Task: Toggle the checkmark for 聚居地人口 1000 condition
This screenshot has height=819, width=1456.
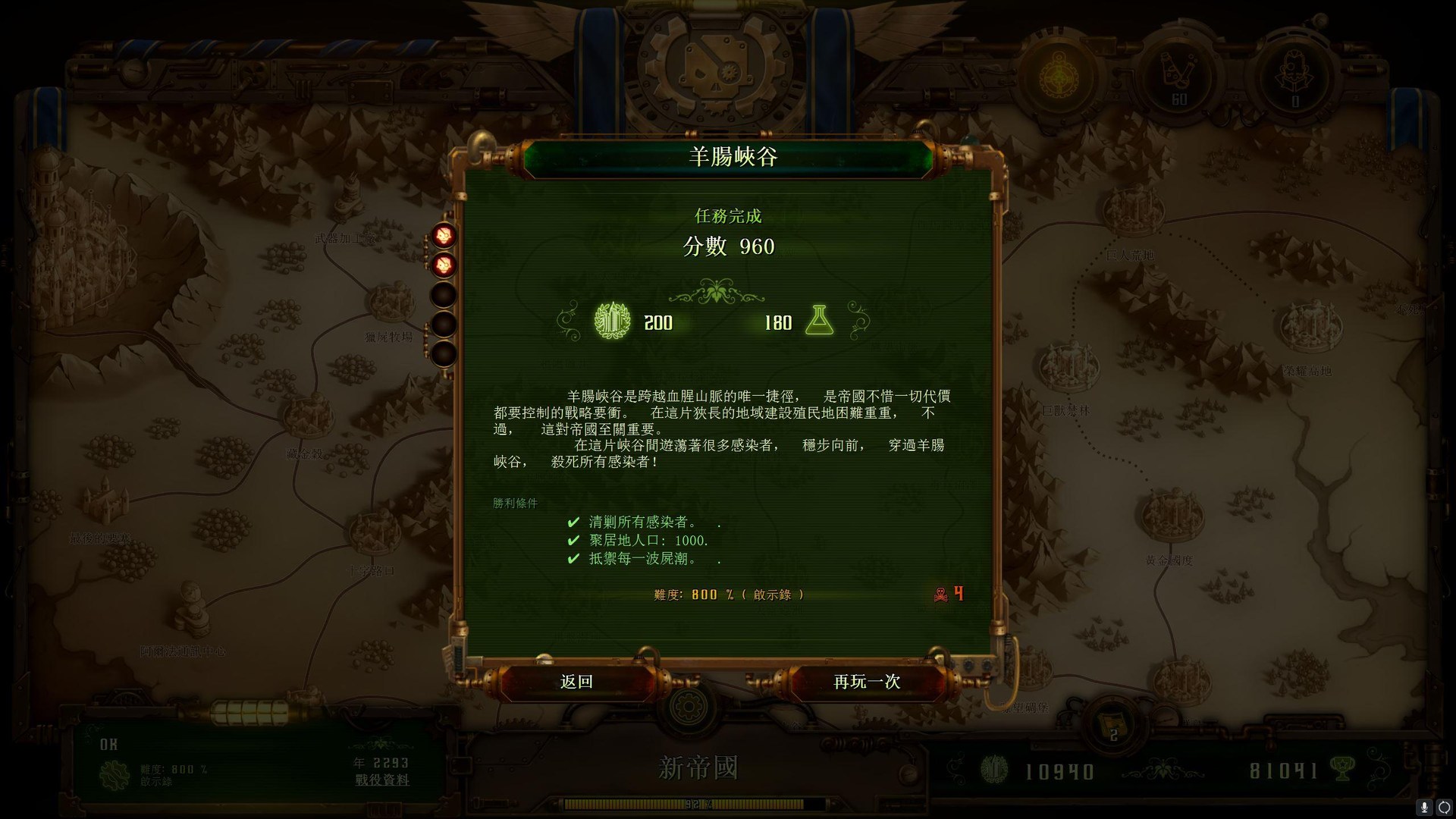Action: point(573,541)
